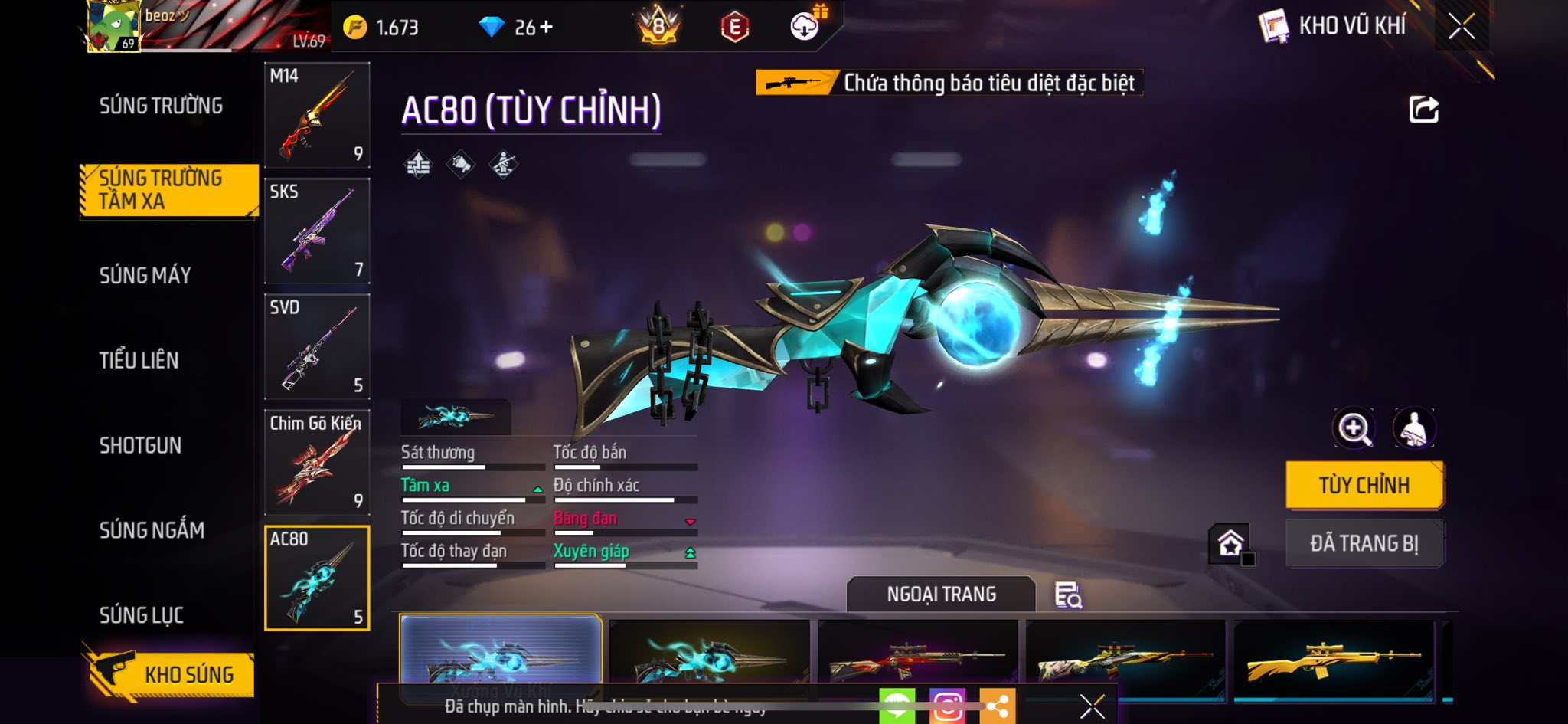Choose the SHOTGUN category
The image size is (1568, 724).
tap(140, 445)
